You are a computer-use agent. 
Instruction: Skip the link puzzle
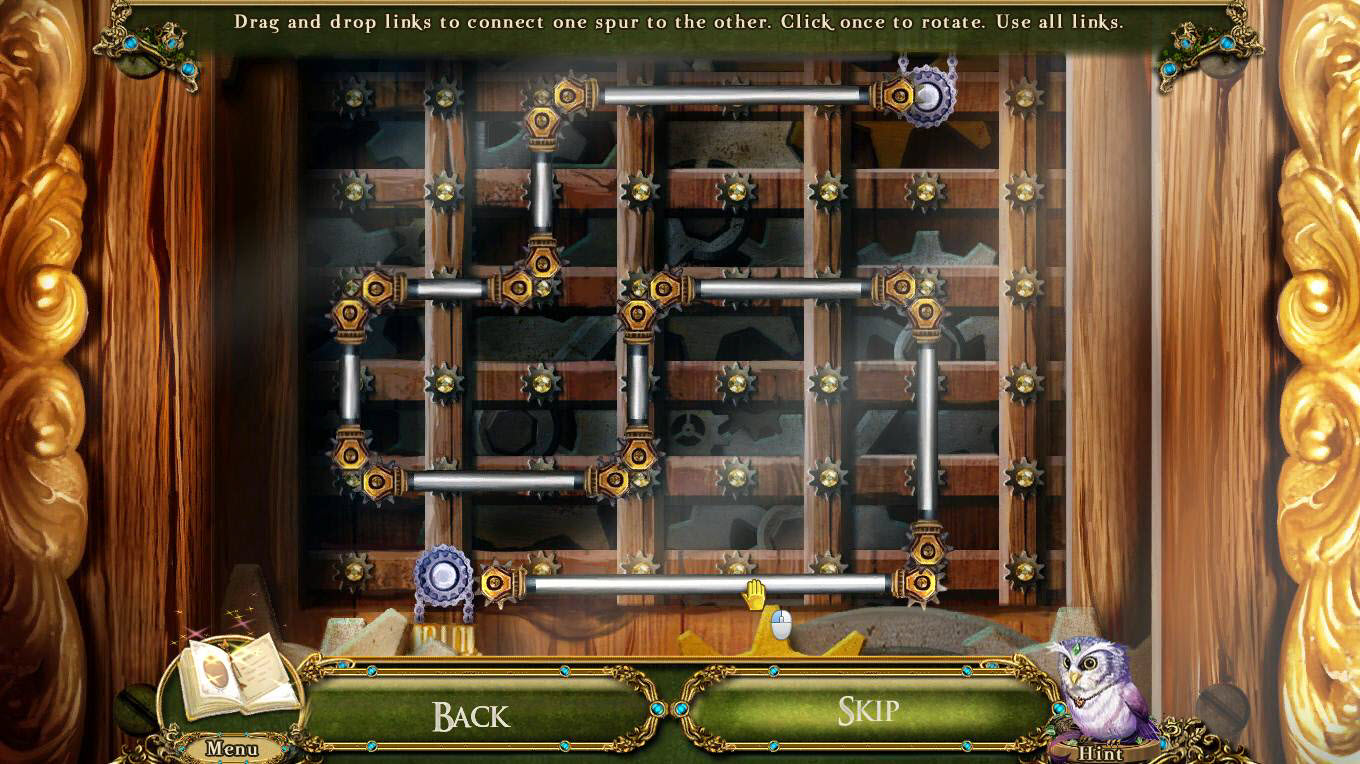click(x=867, y=711)
